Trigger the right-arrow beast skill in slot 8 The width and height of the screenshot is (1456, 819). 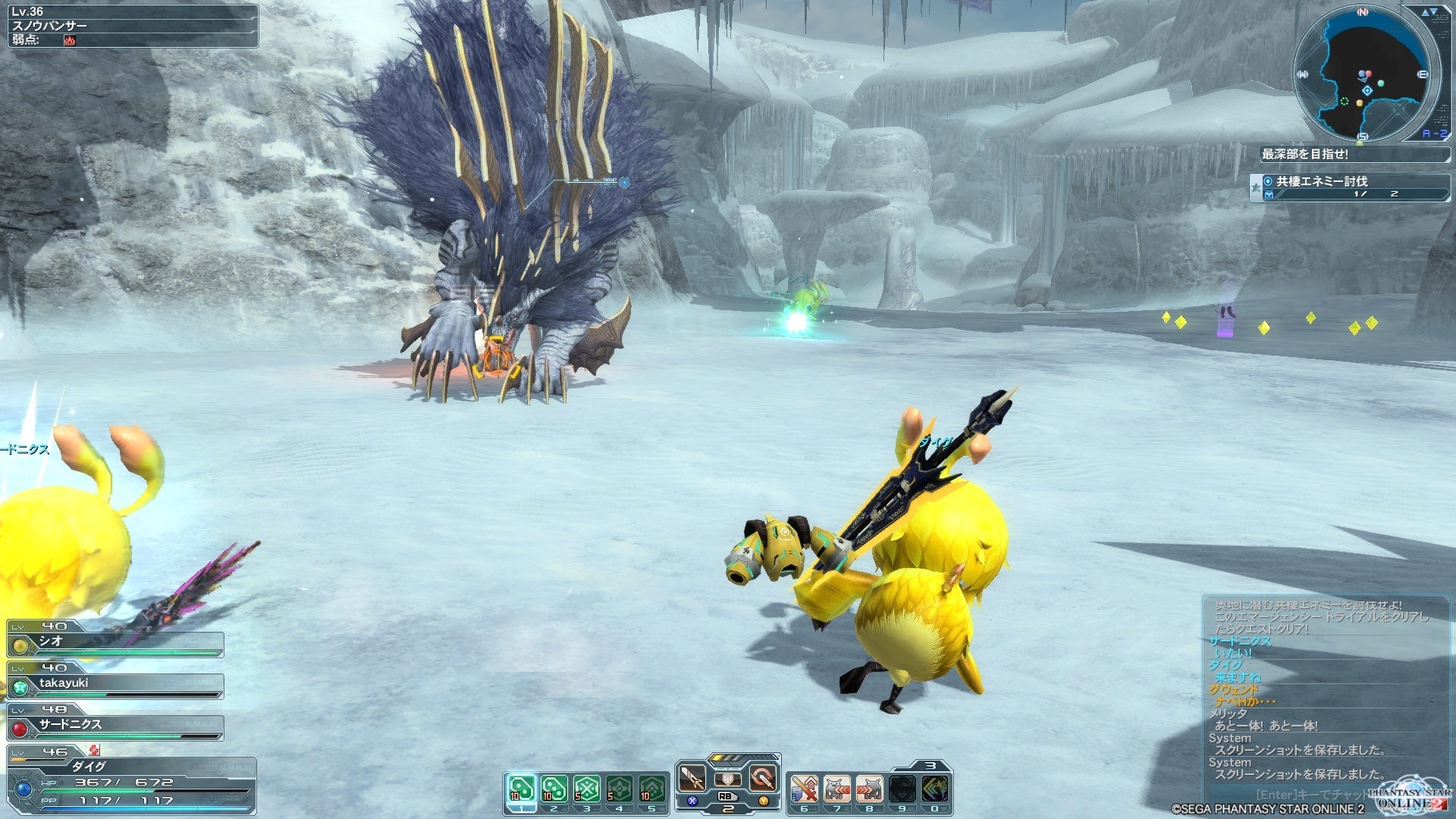[x=870, y=789]
